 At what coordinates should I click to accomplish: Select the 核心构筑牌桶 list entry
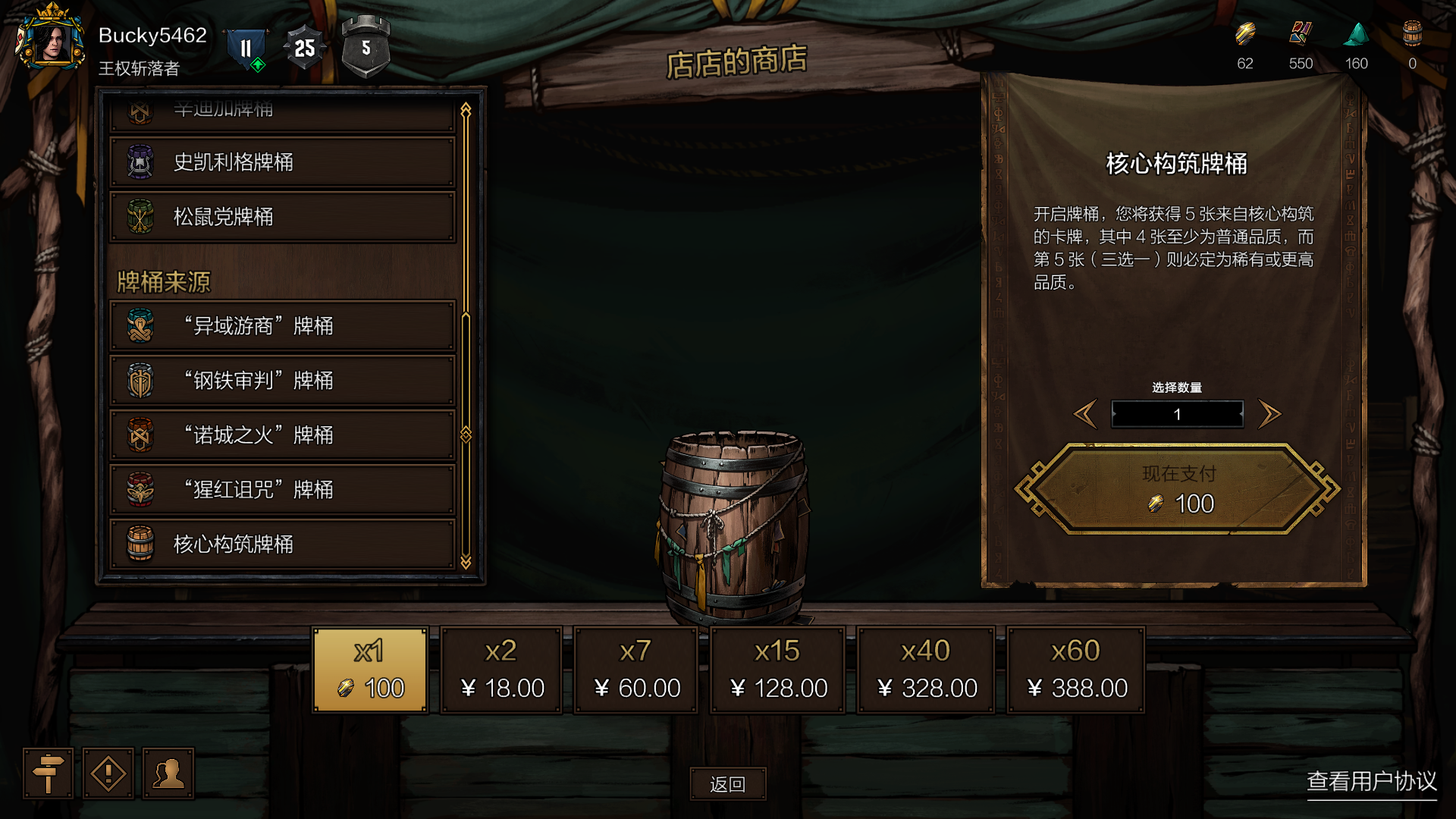pos(282,544)
